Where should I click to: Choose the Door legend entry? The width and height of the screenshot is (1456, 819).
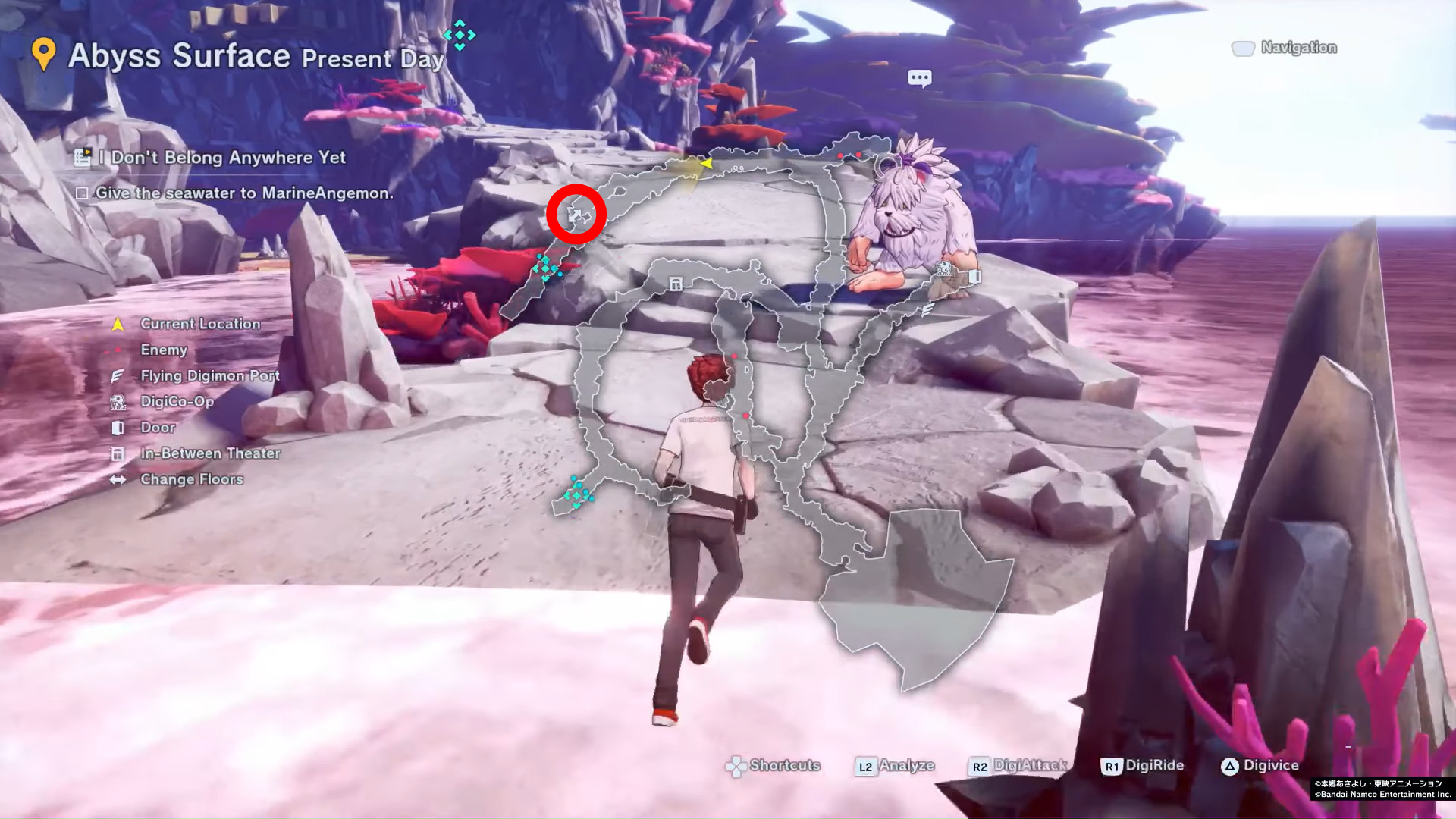pyautogui.click(x=158, y=428)
